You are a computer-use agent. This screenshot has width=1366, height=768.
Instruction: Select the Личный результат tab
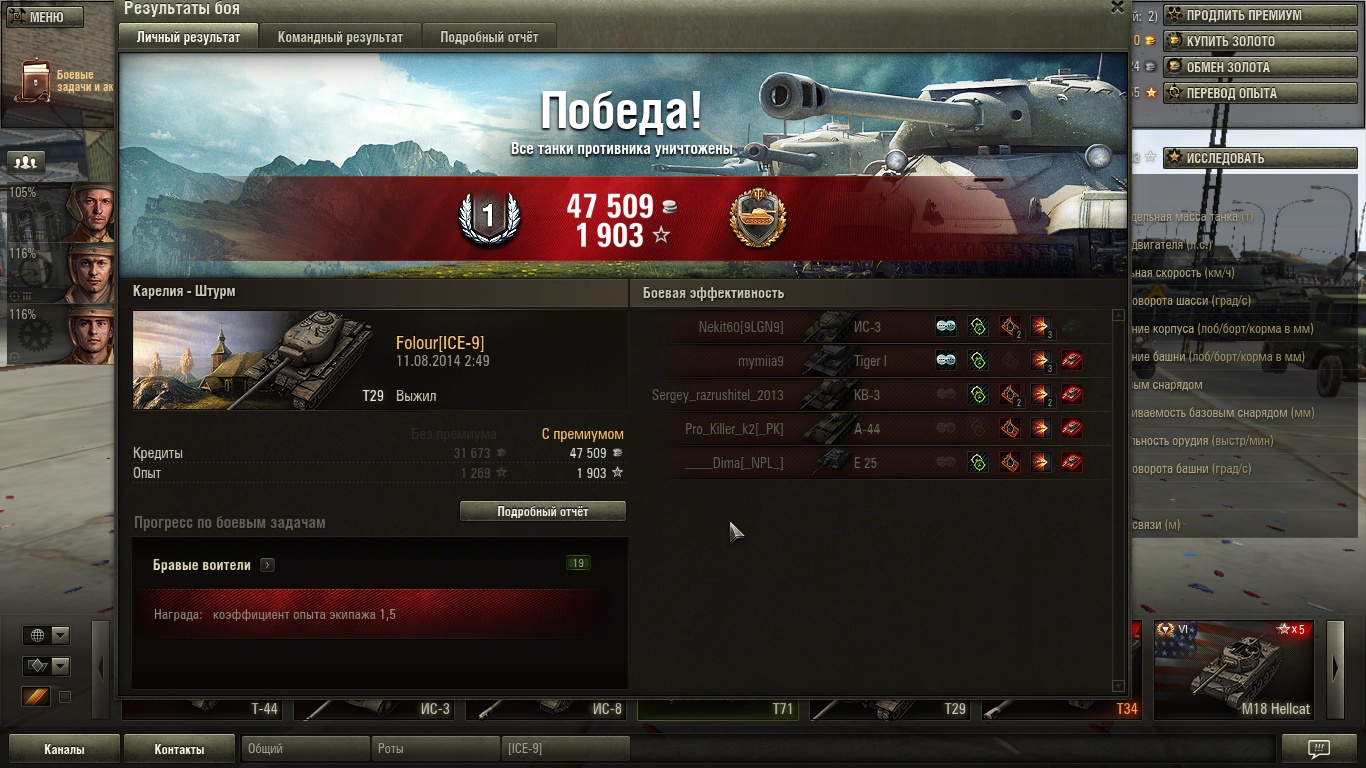[188, 37]
